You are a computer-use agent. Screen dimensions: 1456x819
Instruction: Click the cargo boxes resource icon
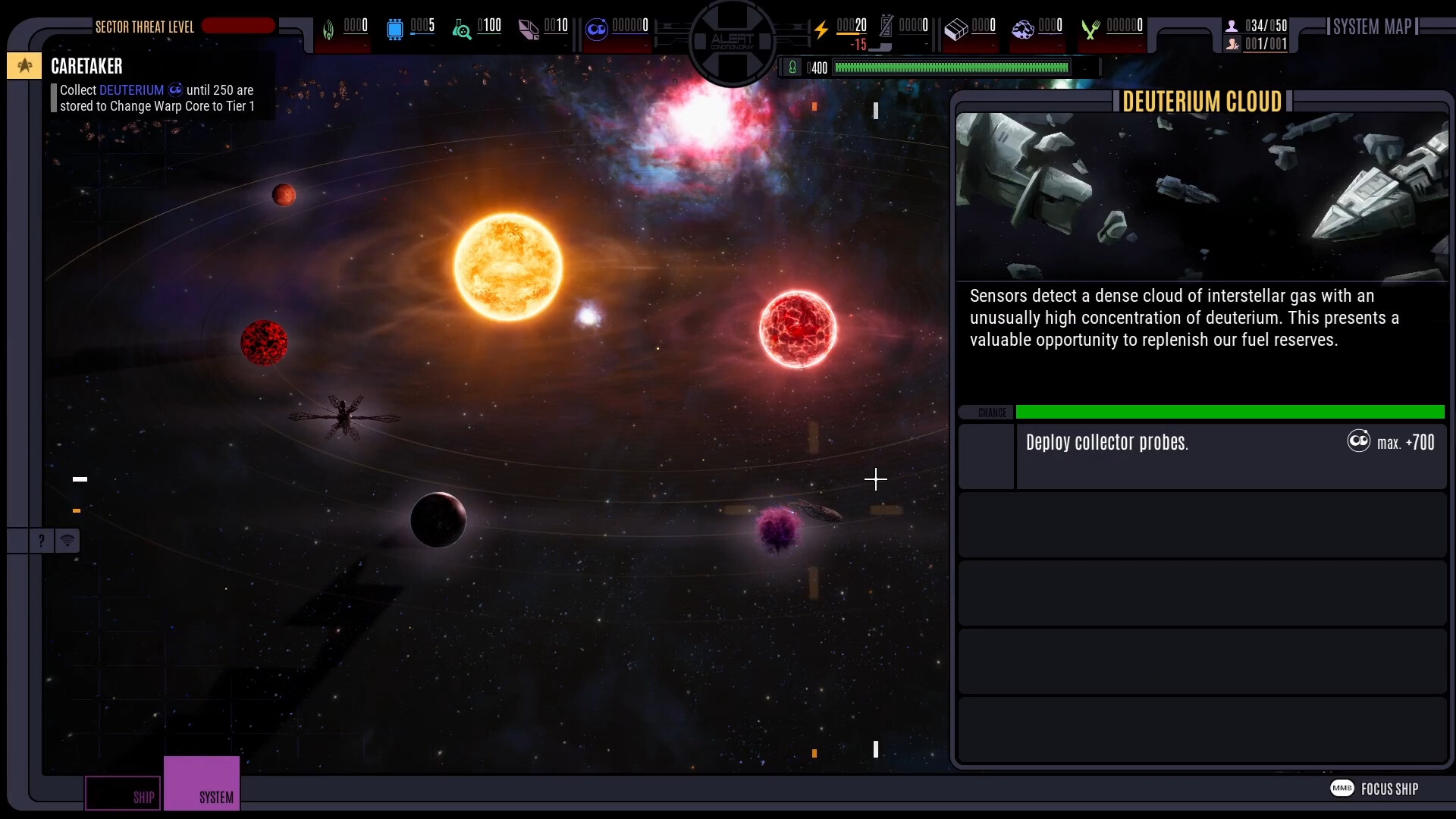[x=955, y=30]
